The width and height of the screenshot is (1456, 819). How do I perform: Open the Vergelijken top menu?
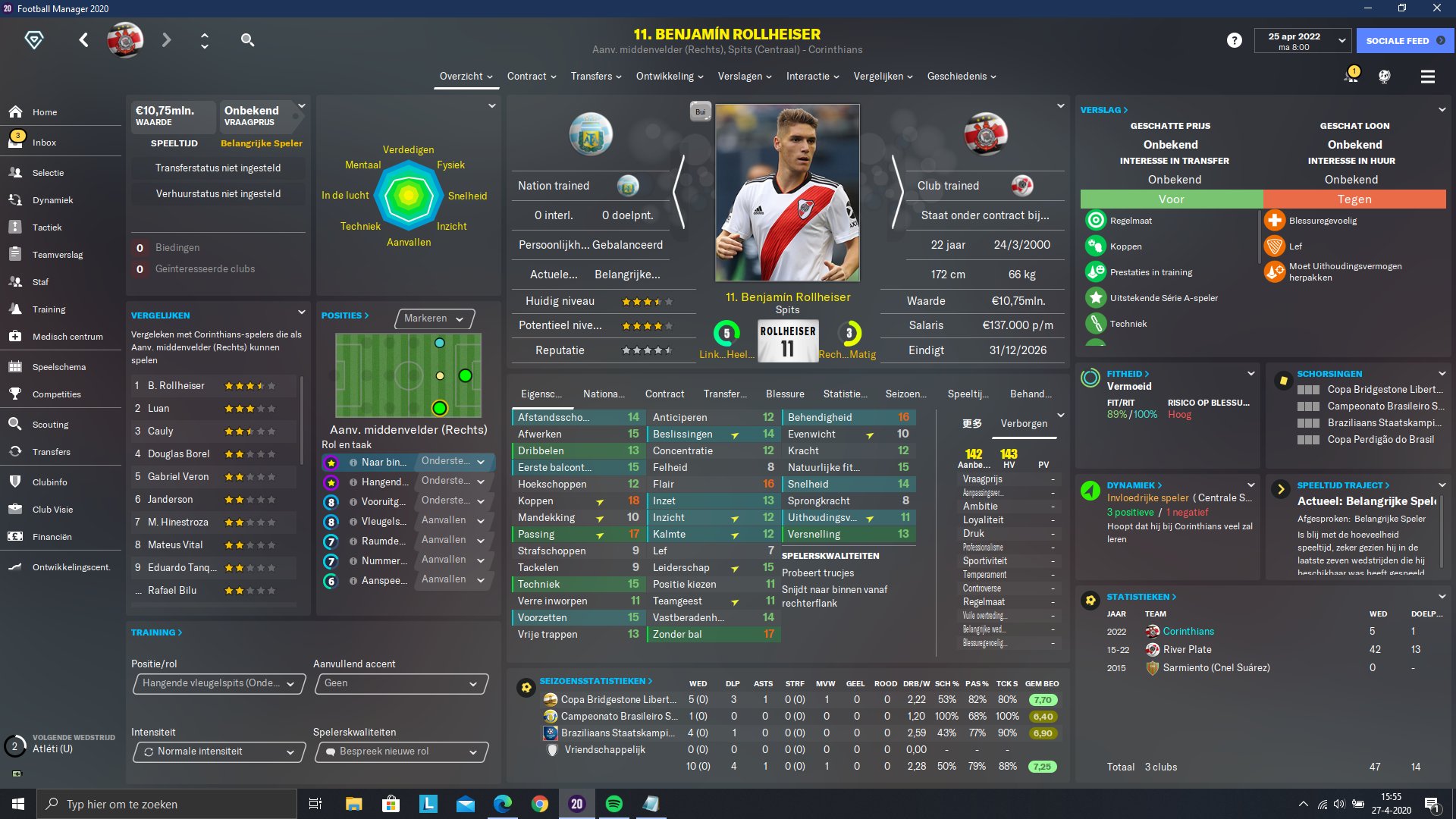[882, 77]
